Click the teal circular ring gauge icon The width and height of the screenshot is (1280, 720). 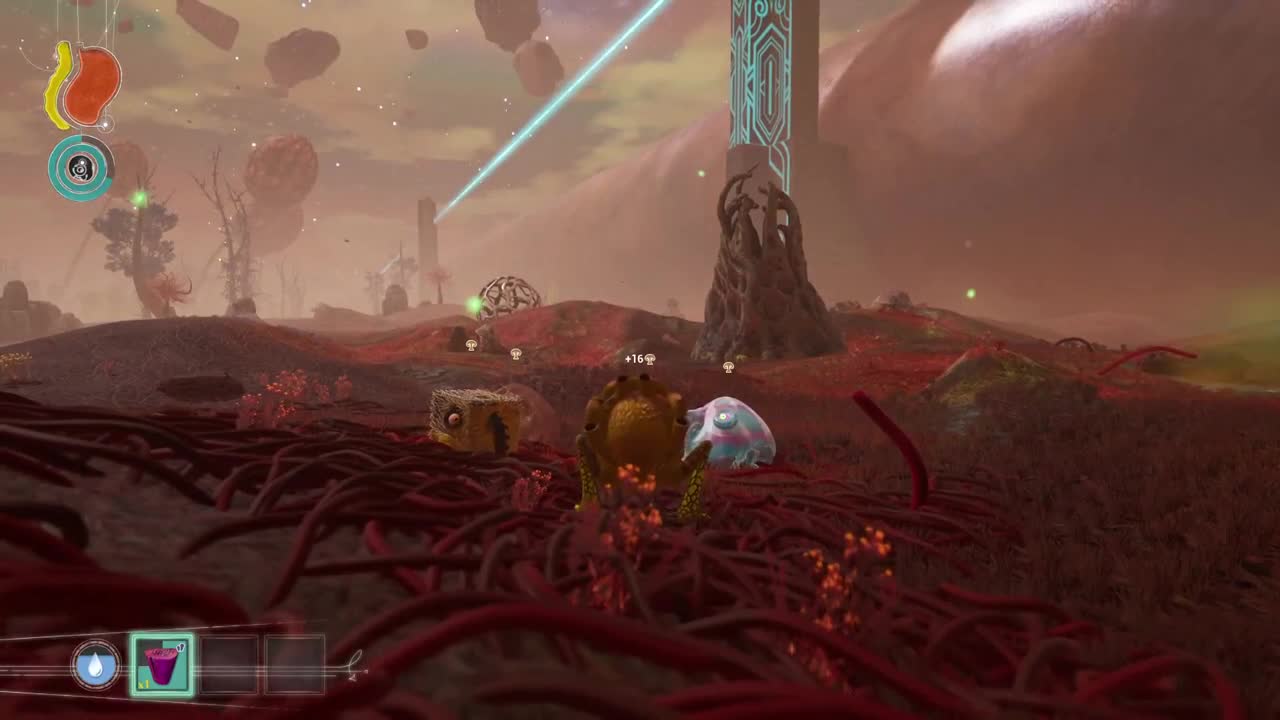point(80,168)
